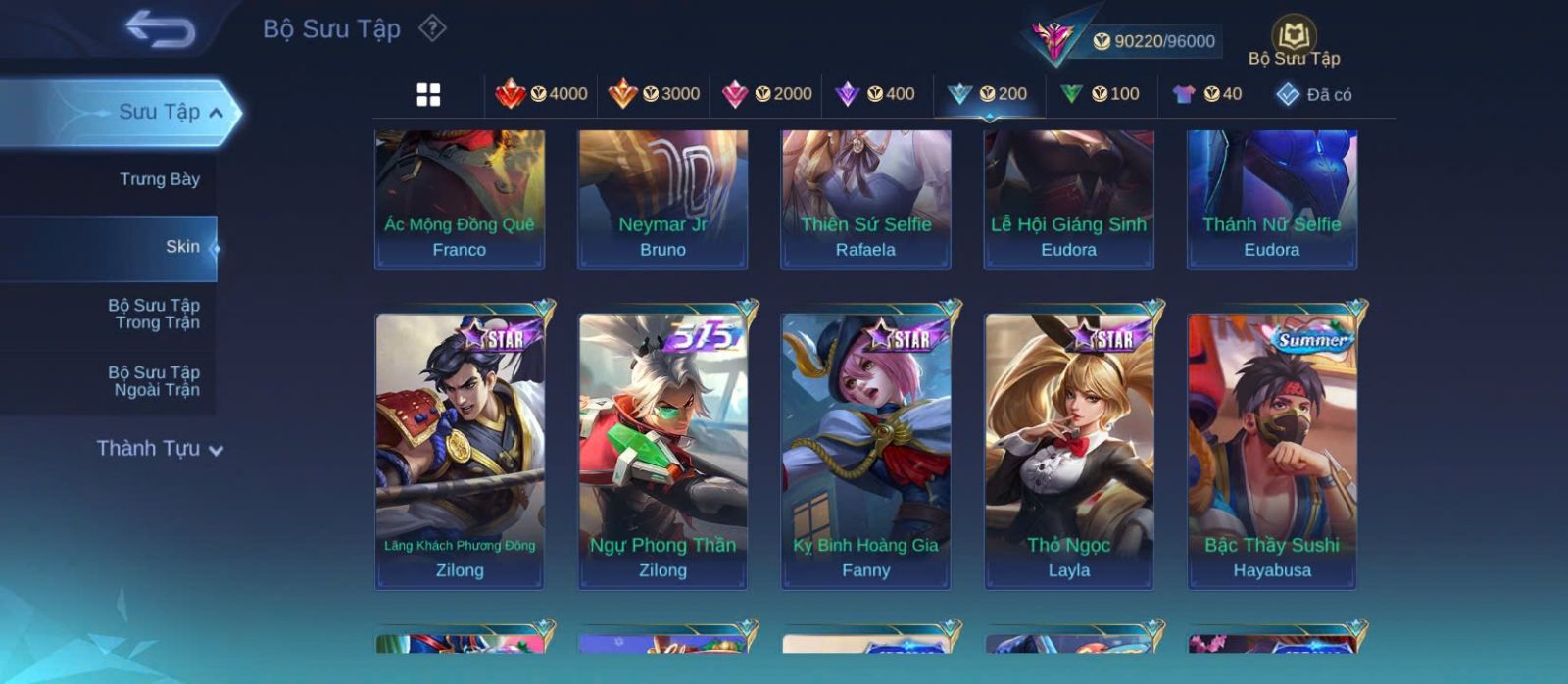This screenshot has width=1568, height=684.
Task: Open Bộ Sưu Tập Trong Trận
Action: [154, 314]
